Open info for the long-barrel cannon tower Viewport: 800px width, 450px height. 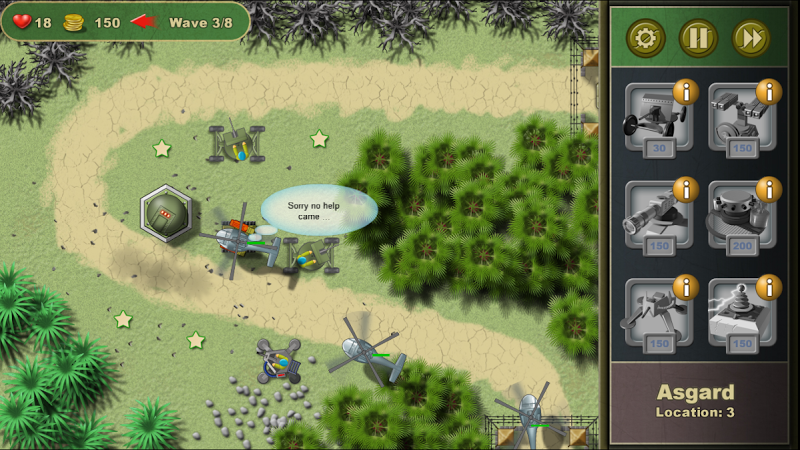685,189
